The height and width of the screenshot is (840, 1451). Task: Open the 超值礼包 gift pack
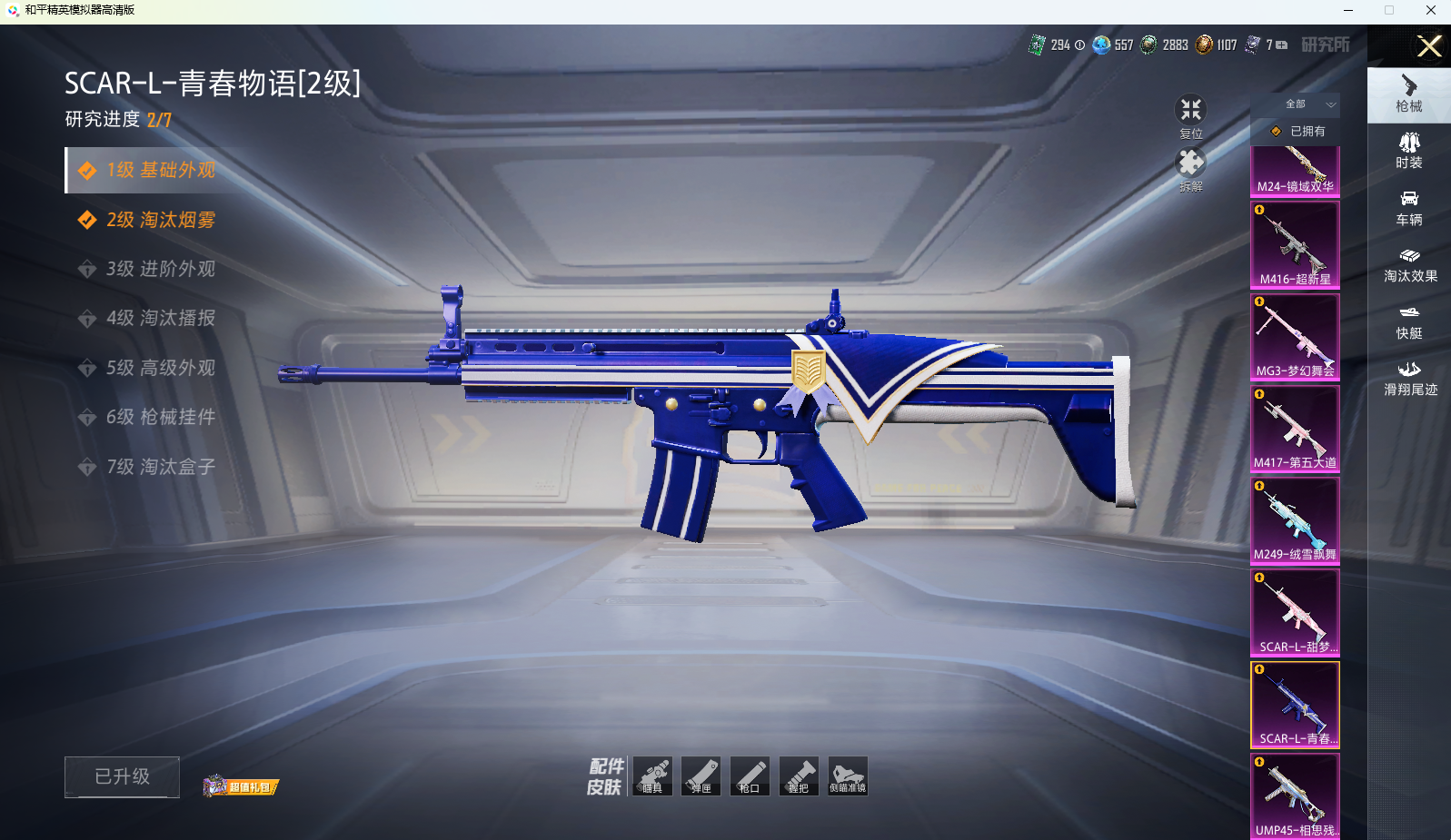241,786
